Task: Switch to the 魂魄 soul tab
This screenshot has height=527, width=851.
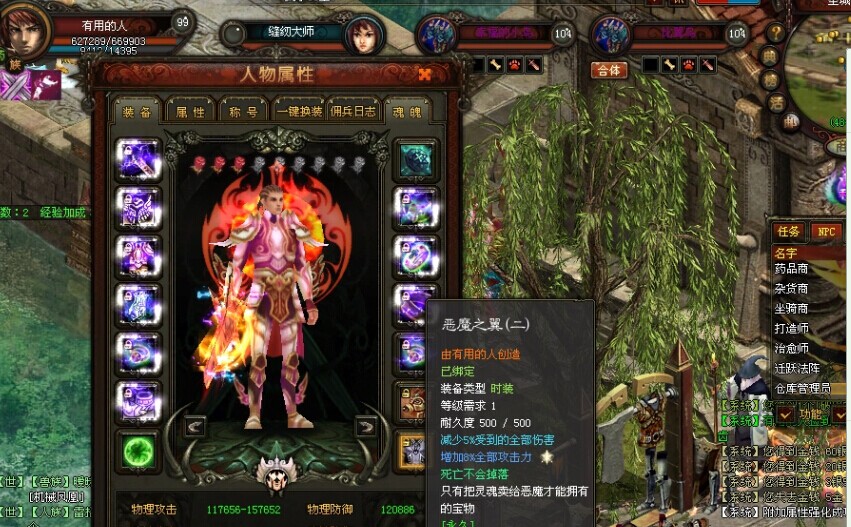Action: pyautogui.click(x=406, y=111)
